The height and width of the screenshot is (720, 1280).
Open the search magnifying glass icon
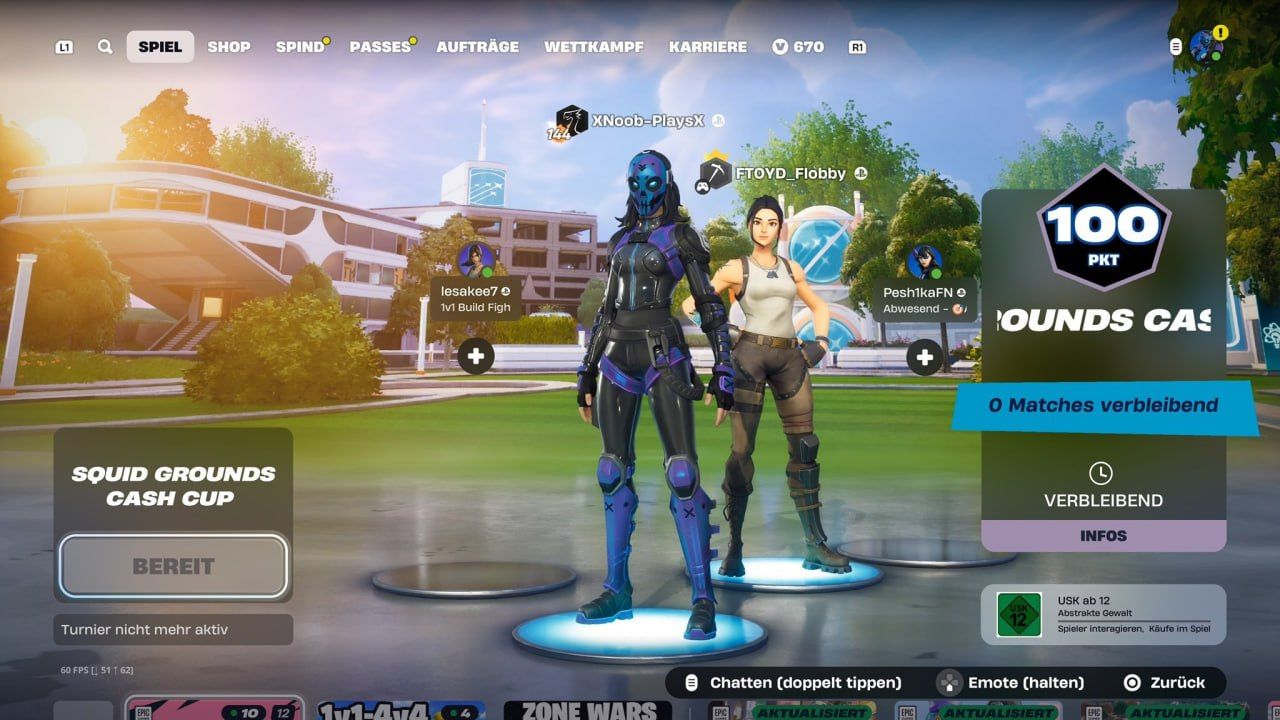(104, 46)
